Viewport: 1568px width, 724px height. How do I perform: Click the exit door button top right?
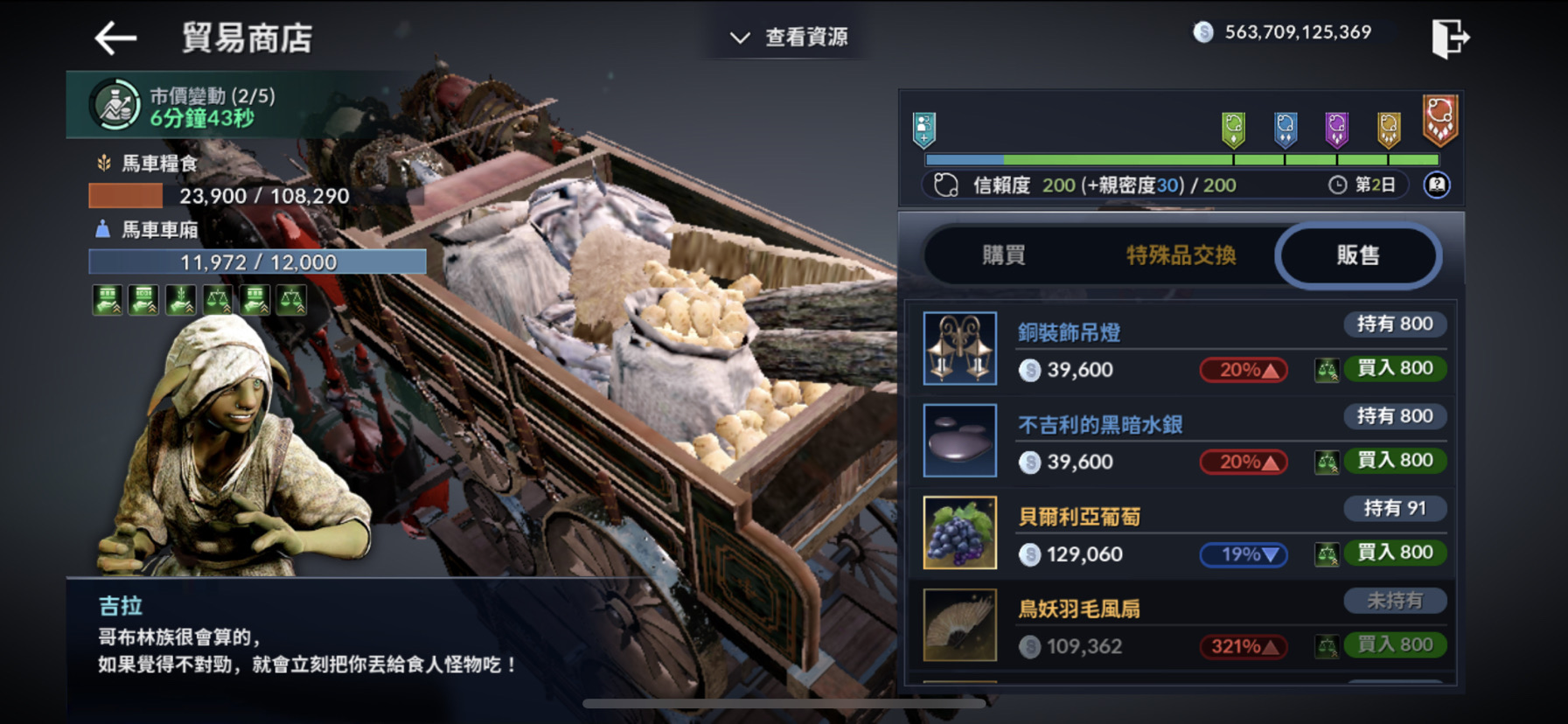pyautogui.click(x=1449, y=37)
